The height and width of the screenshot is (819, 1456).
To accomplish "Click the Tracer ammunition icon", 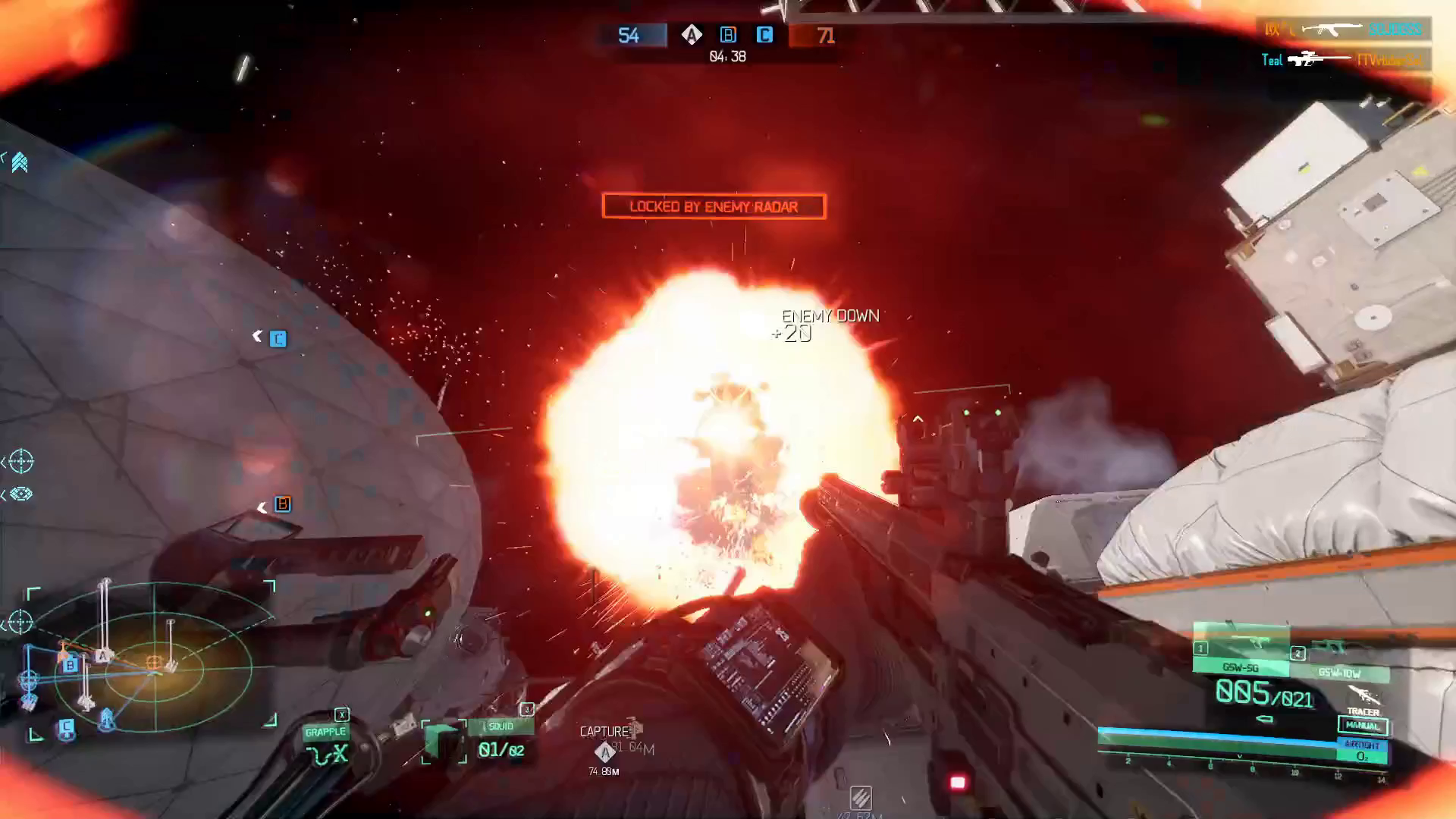I will pos(1363,696).
